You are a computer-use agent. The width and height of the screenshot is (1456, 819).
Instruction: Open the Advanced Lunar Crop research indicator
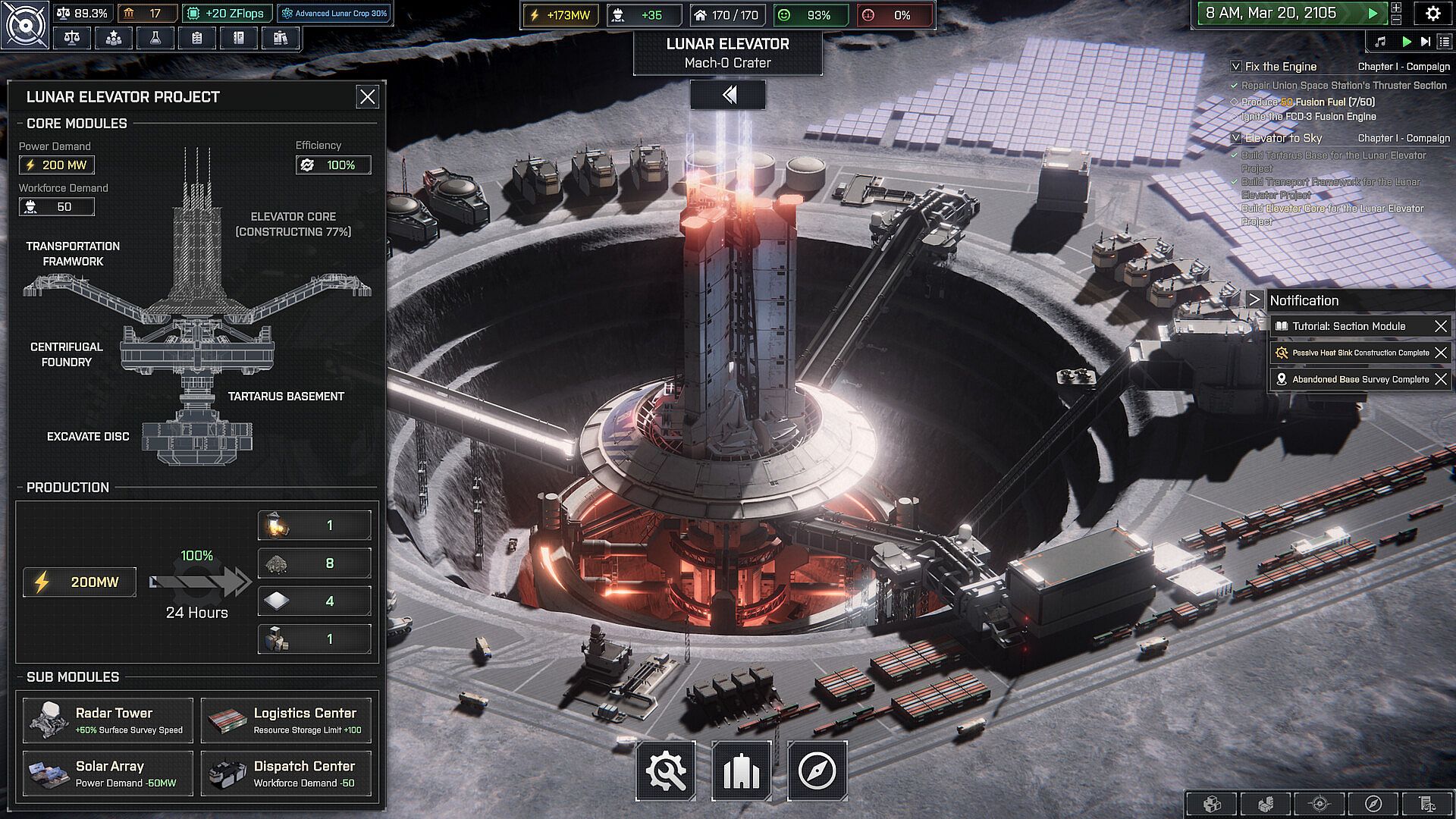coord(334,14)
